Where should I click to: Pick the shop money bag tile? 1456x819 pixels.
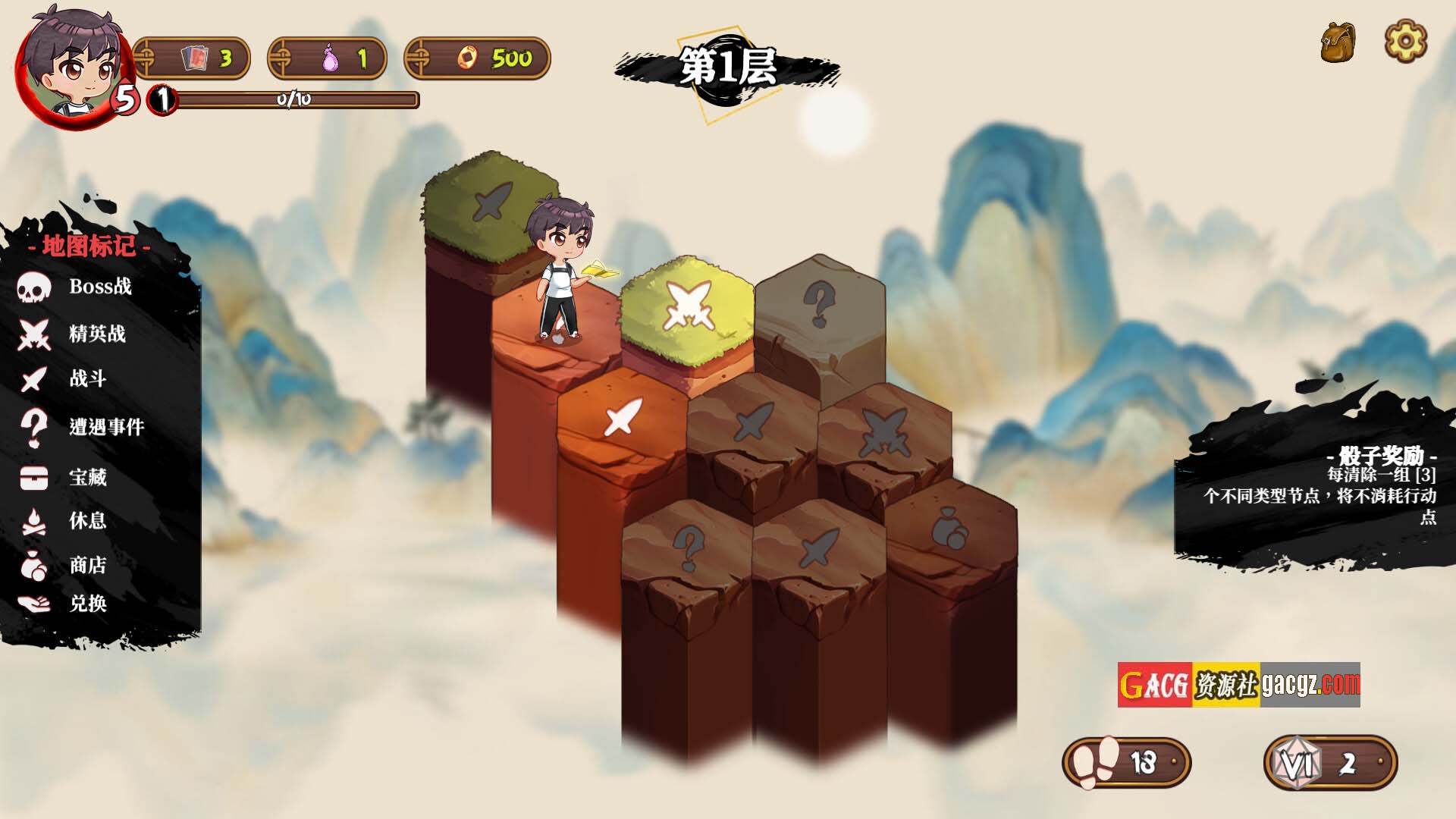pos(949,527)
